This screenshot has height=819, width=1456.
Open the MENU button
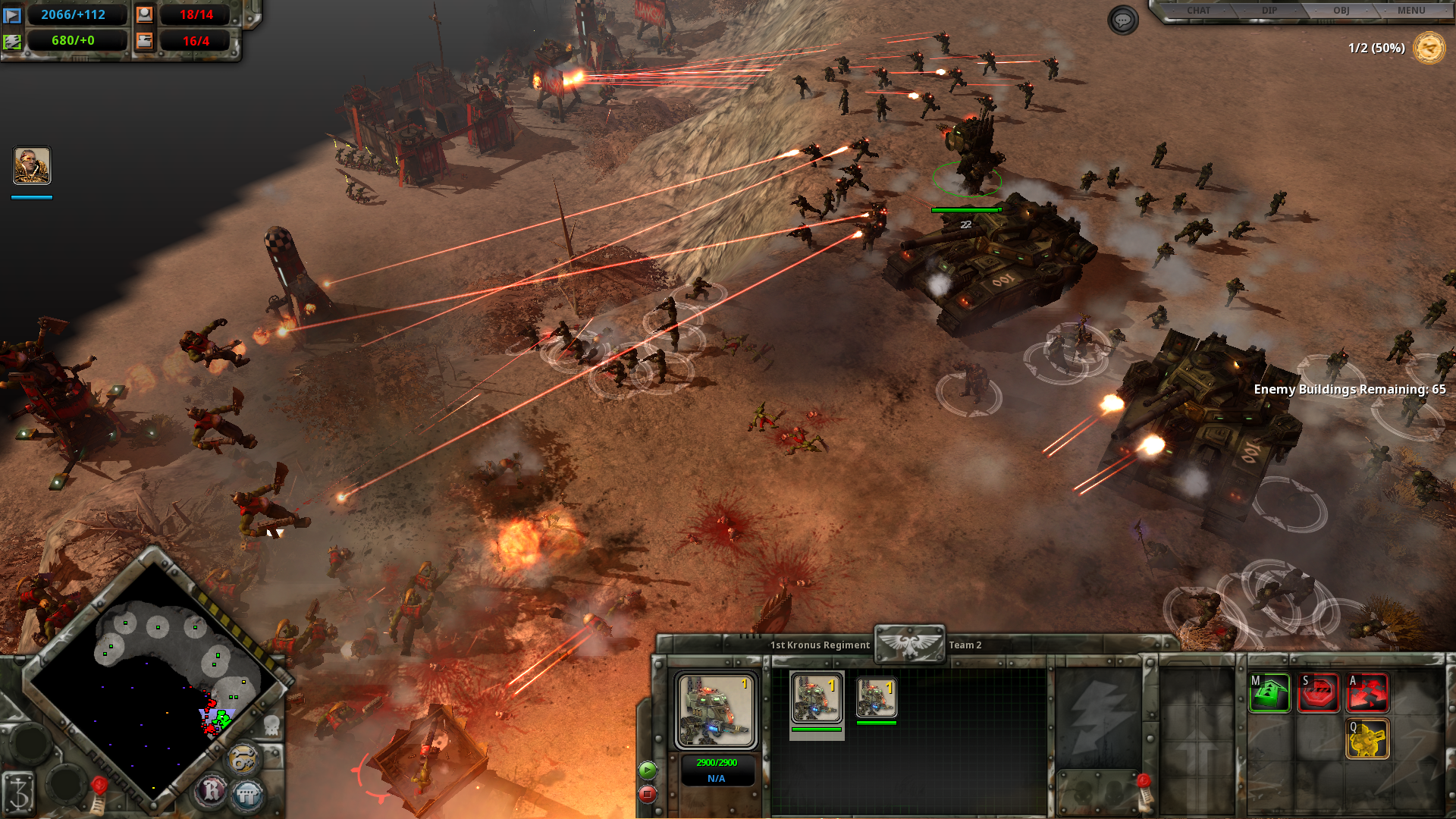coord(1411,11)
